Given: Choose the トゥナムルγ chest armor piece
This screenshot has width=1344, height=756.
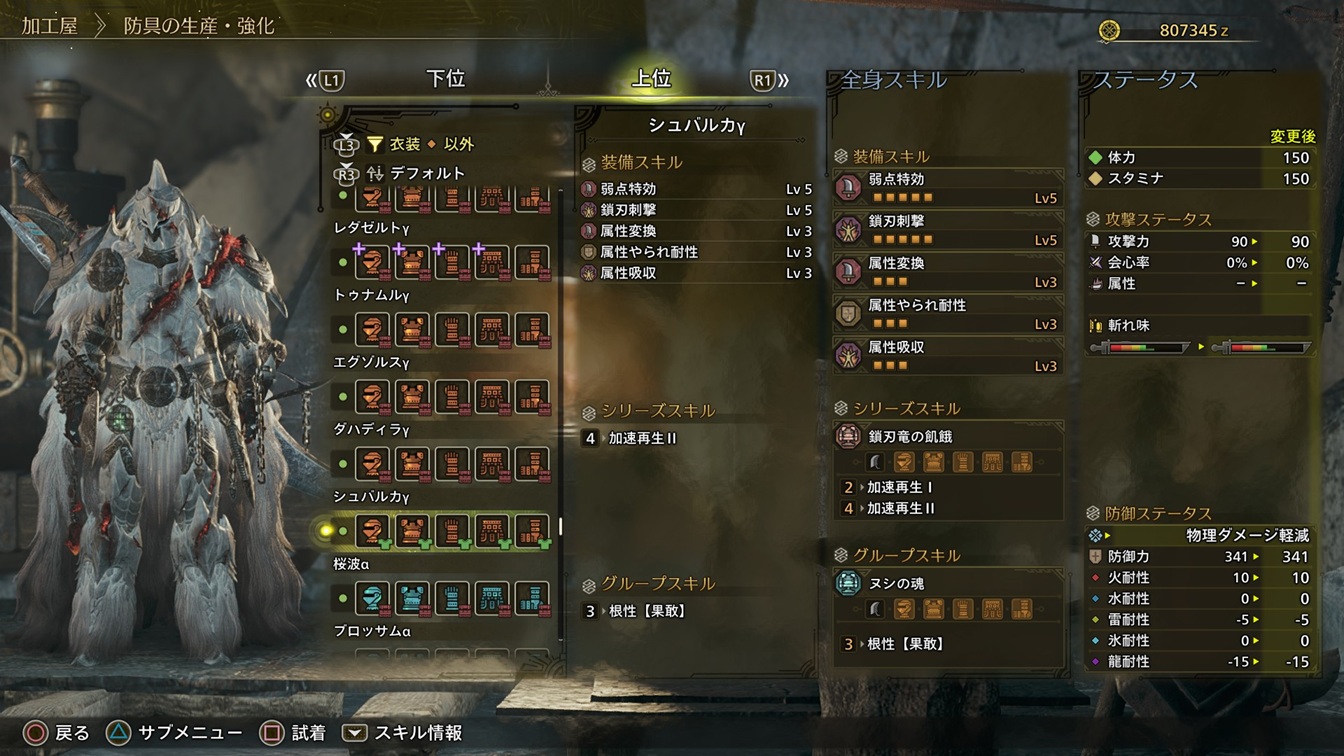Looking at the screenshot, I should (x=411, y=329).
